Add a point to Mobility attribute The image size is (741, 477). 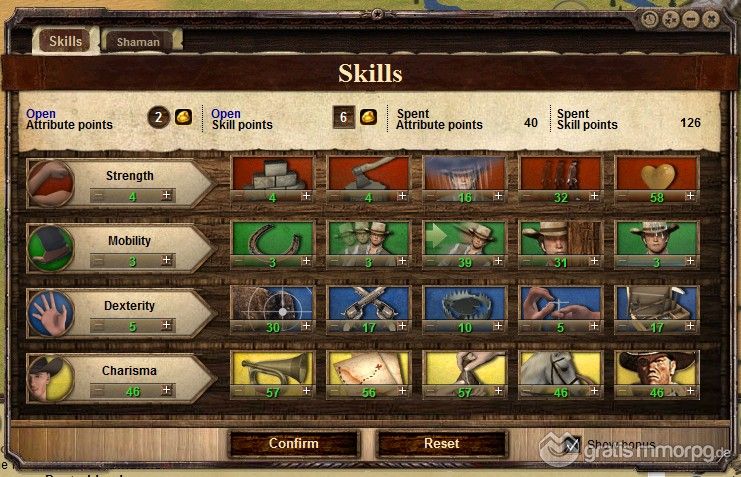pos(167,261)
